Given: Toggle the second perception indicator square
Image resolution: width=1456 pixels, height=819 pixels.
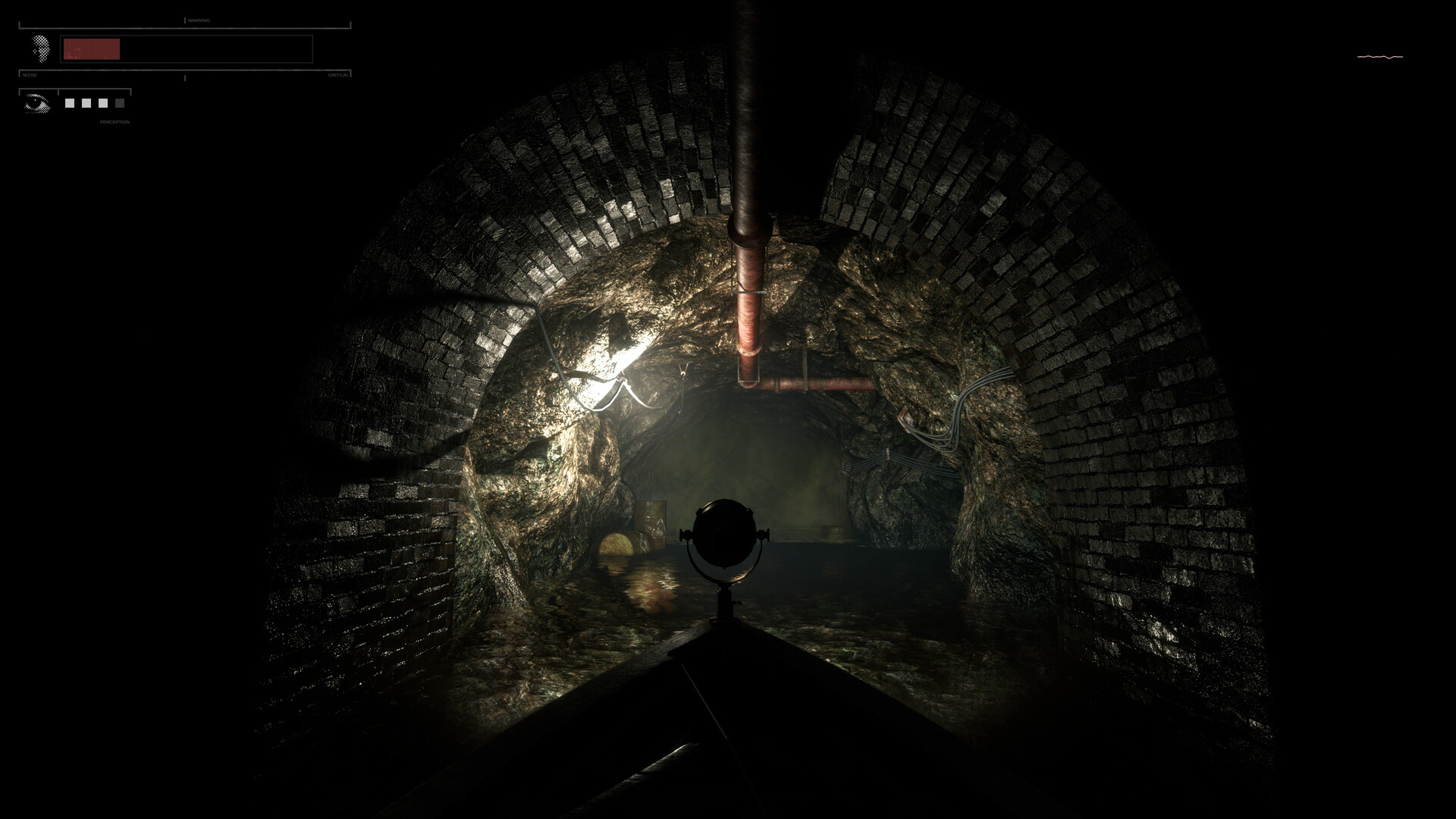Looking at the screenshot, I should click(86, 102).
